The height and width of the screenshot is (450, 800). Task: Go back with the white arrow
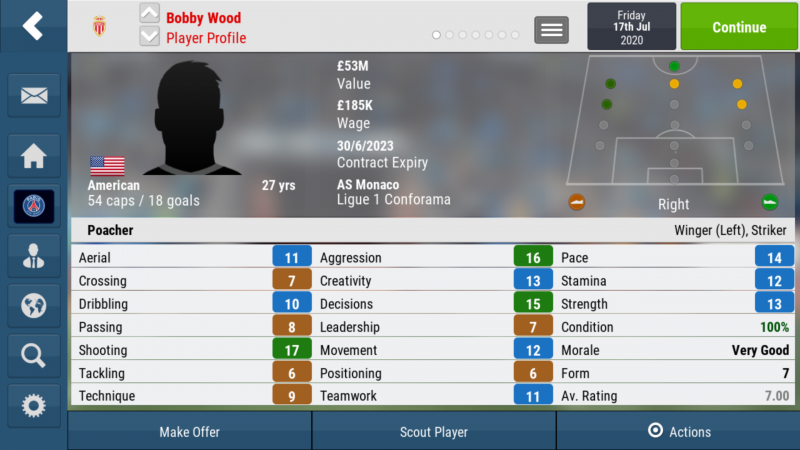[33, 26]
